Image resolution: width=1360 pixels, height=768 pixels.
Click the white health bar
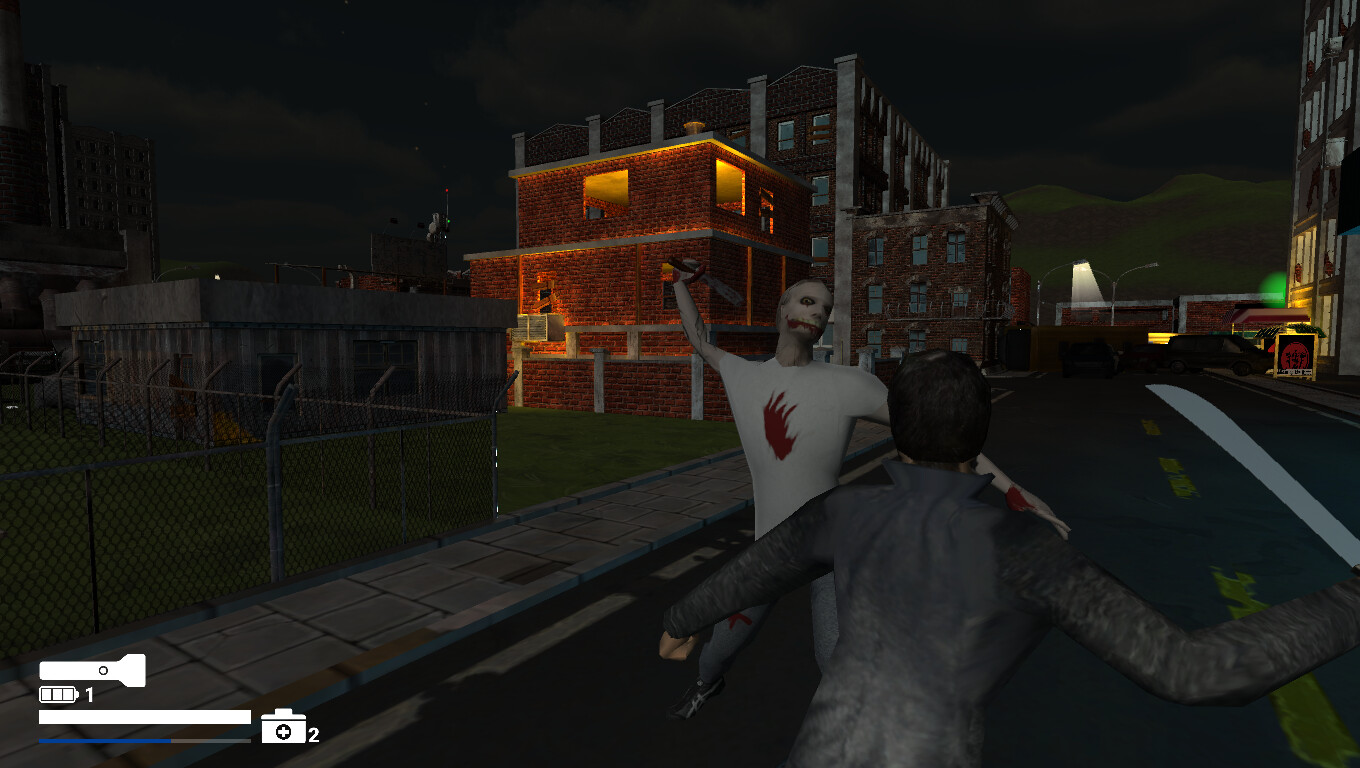click(x=144, y=716)
